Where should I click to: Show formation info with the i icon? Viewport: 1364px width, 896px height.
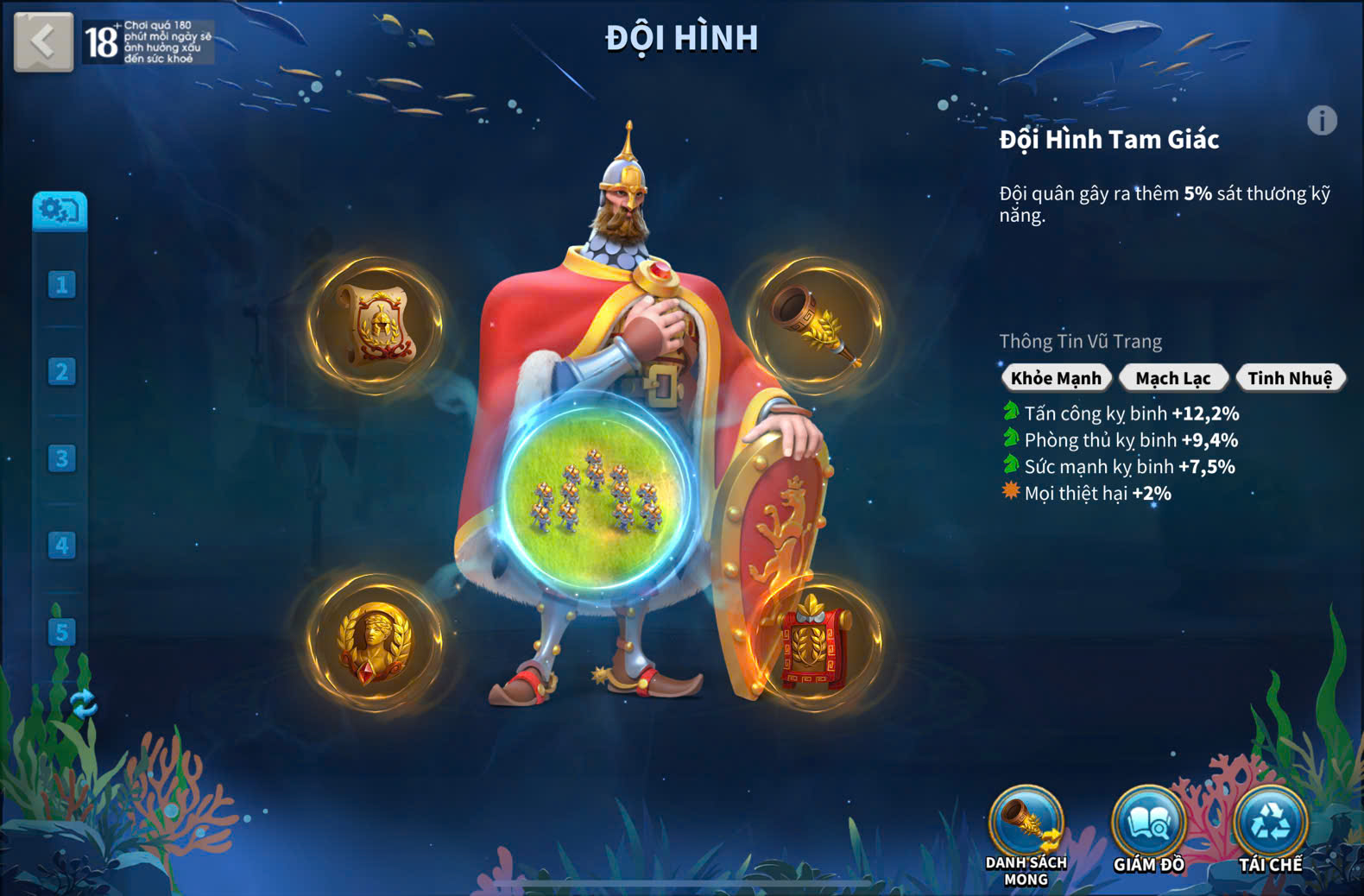[x=1321, y=121]
